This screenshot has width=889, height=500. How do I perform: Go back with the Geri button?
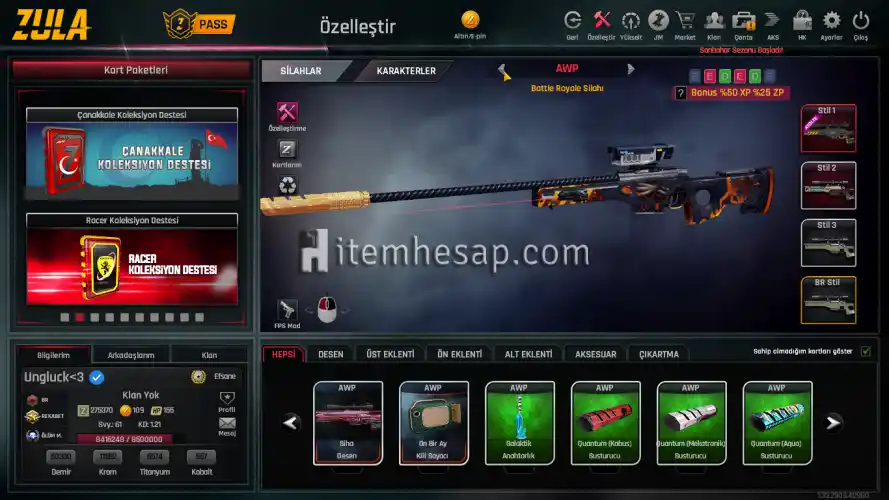click(x=573, y=22)
